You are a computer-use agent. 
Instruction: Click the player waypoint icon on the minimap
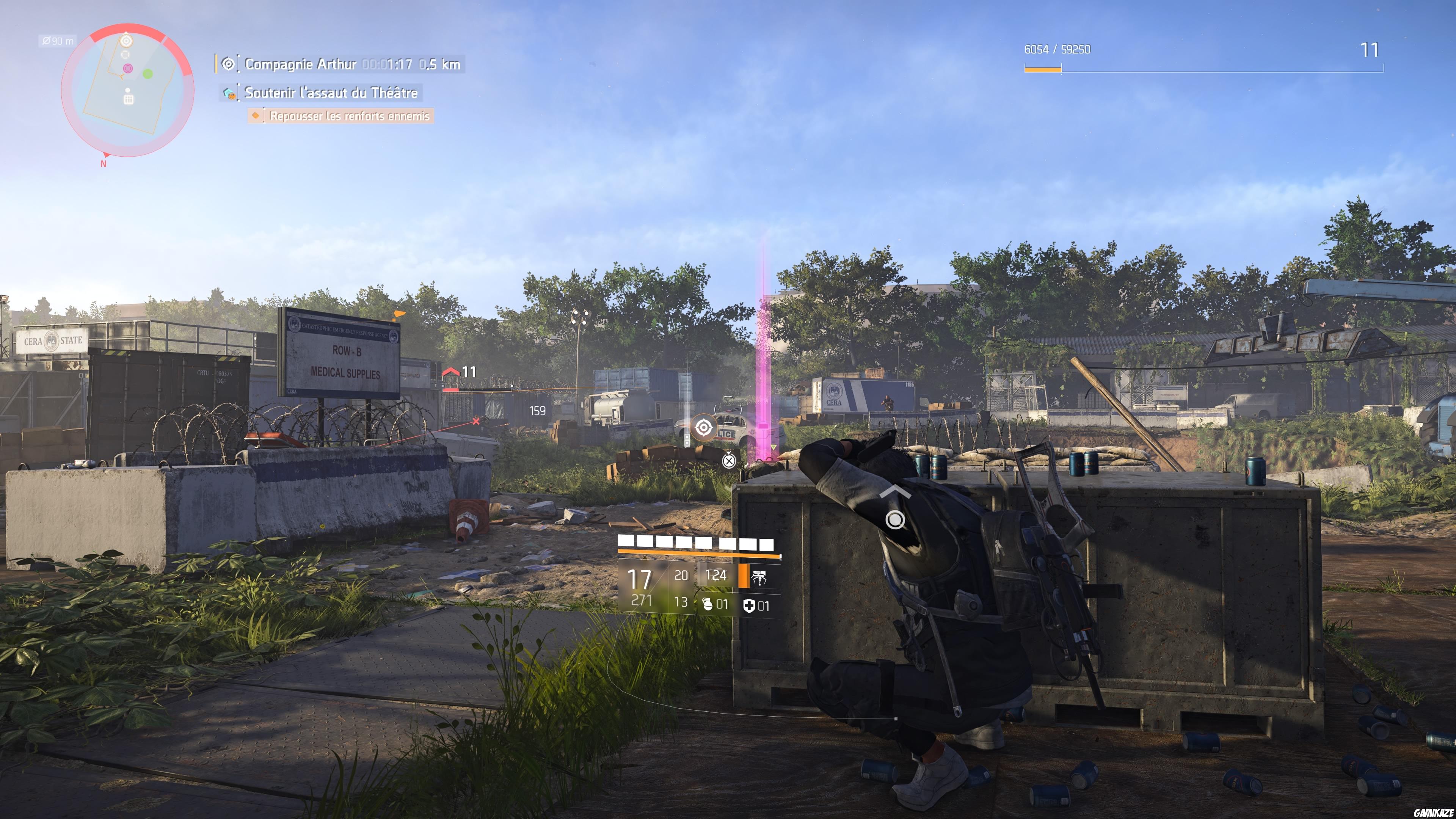[x=126, y=41]
